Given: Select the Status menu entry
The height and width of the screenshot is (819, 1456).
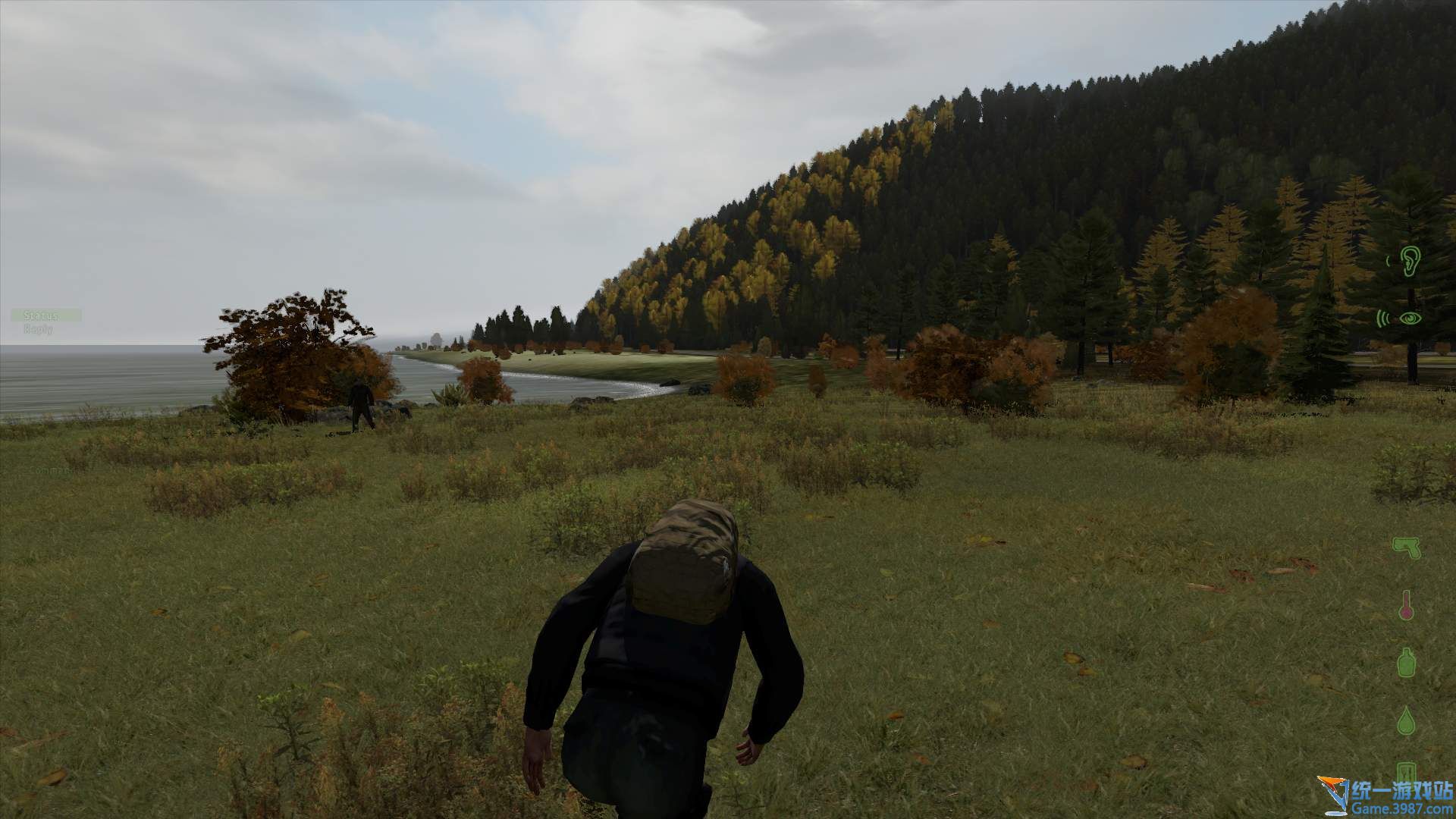Looking at the screenshot, I should 41,315.
